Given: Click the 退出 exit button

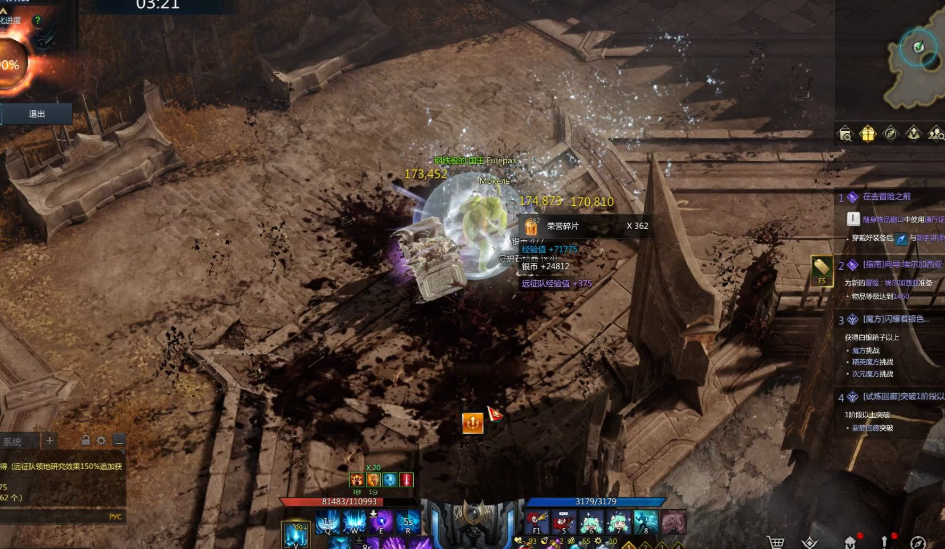Looking at the screenshot, I should click(37, 114).
